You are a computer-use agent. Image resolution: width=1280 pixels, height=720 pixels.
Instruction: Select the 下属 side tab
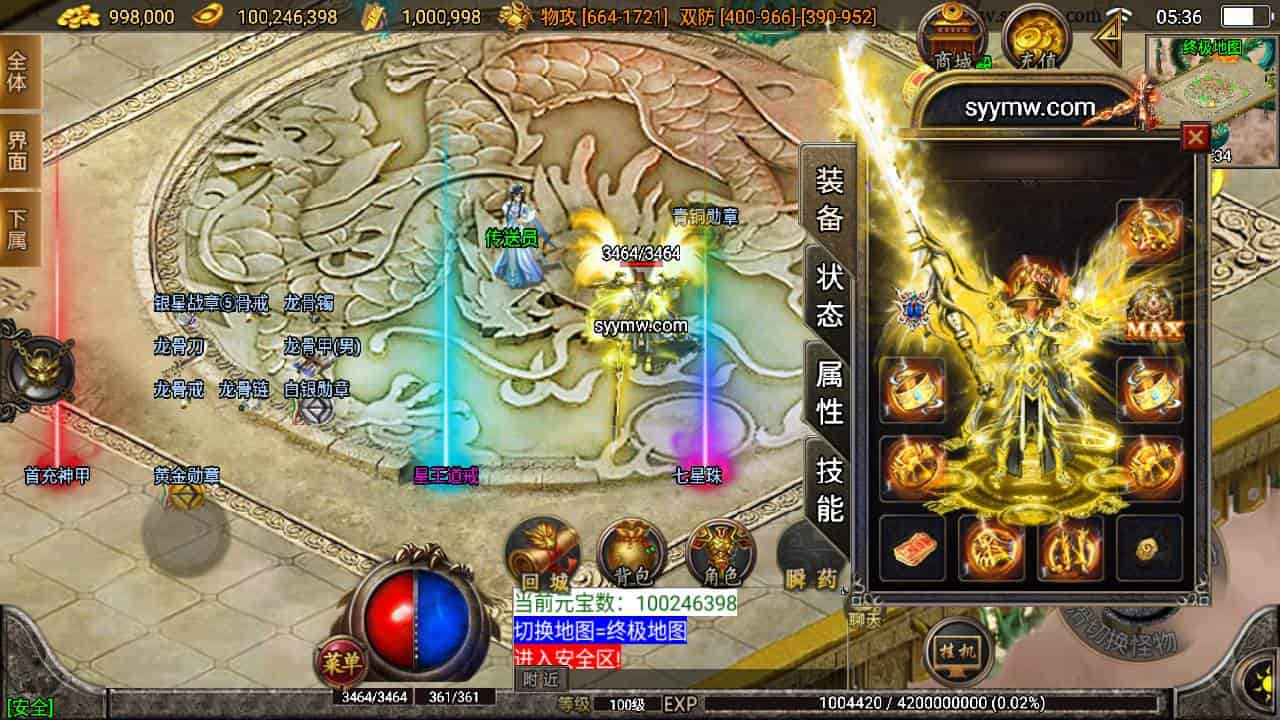coord(19,228)
